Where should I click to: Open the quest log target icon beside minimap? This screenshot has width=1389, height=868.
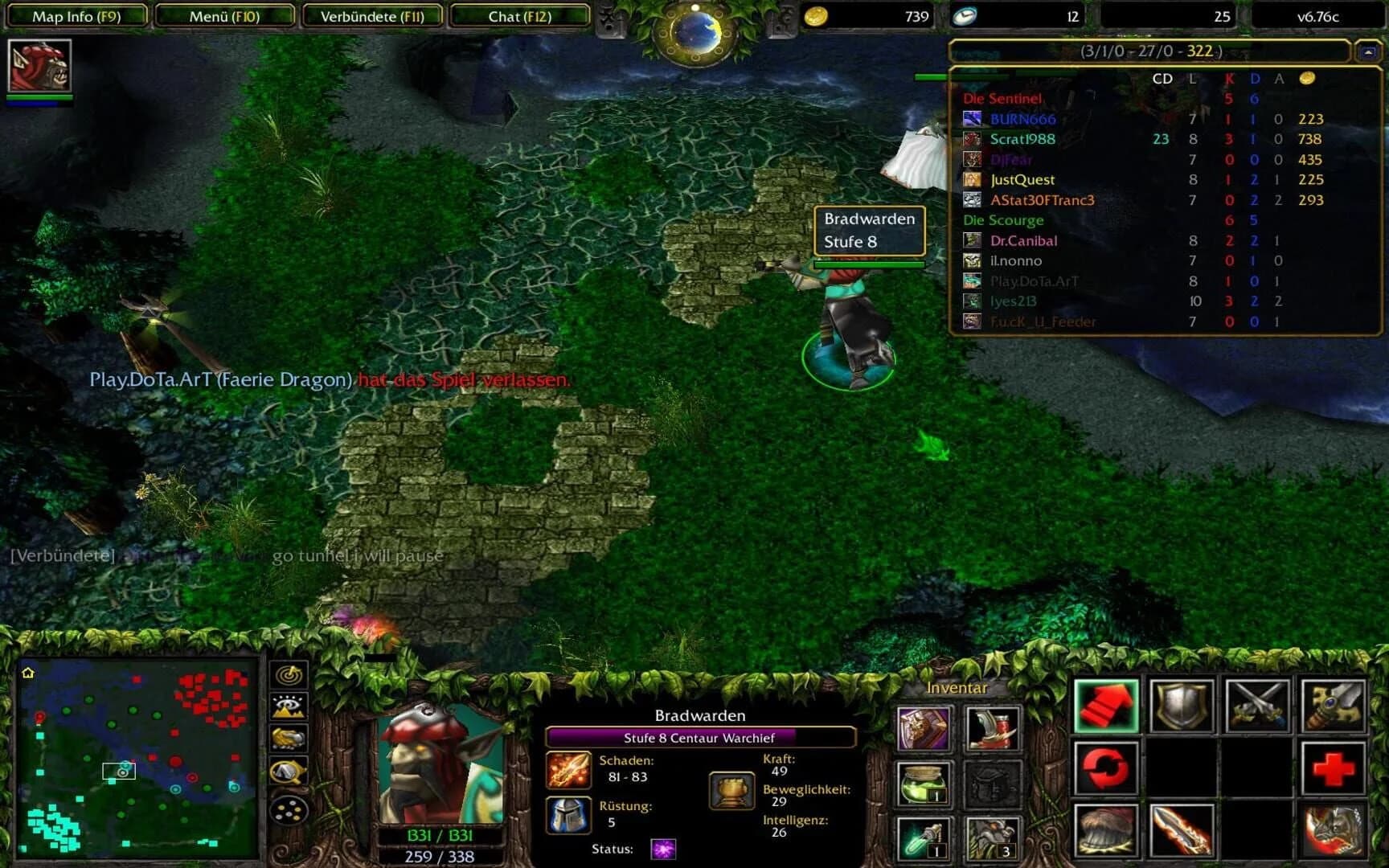coord(289,675)
